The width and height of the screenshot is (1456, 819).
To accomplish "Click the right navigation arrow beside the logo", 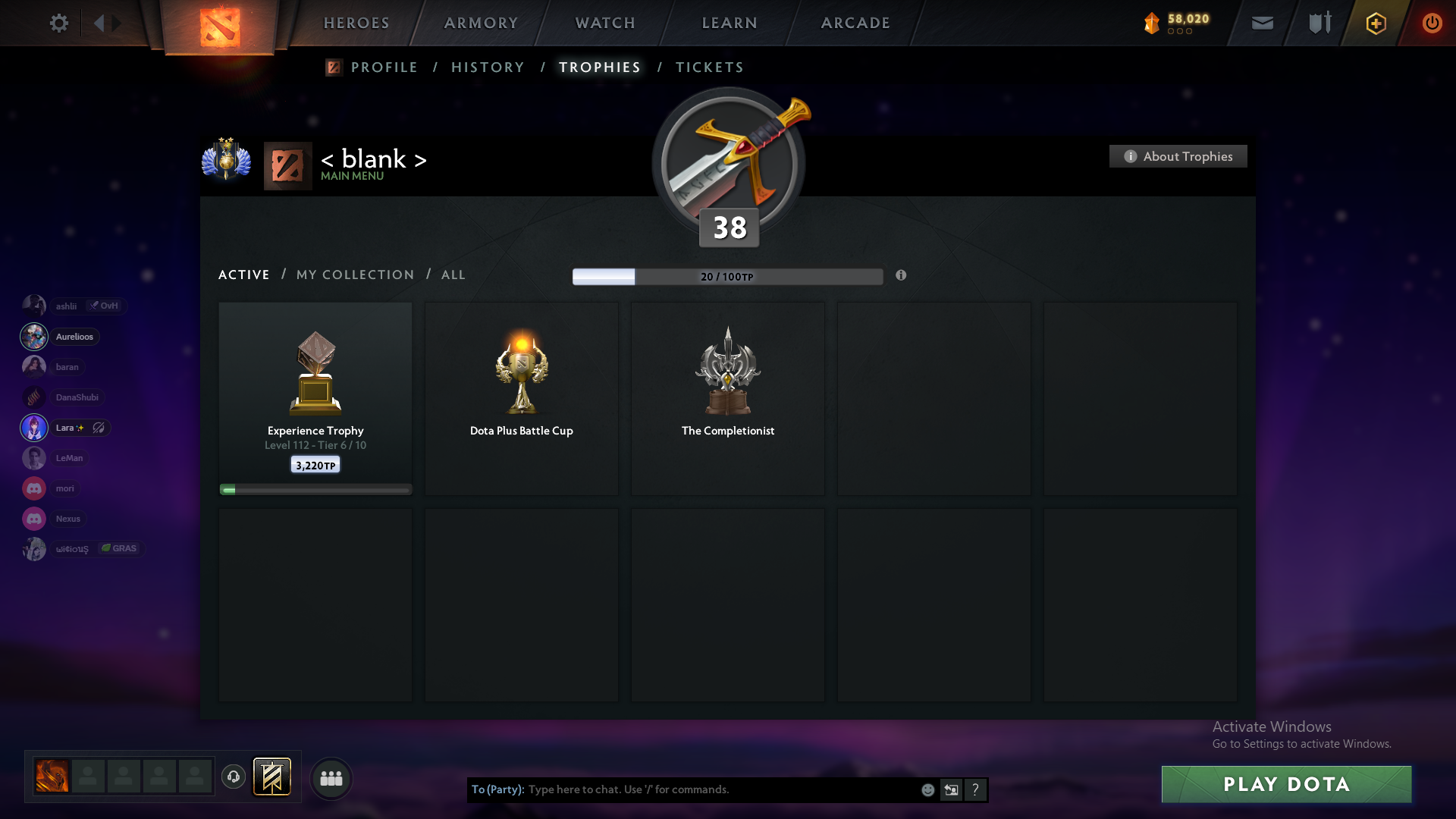I will pos(116,23).
